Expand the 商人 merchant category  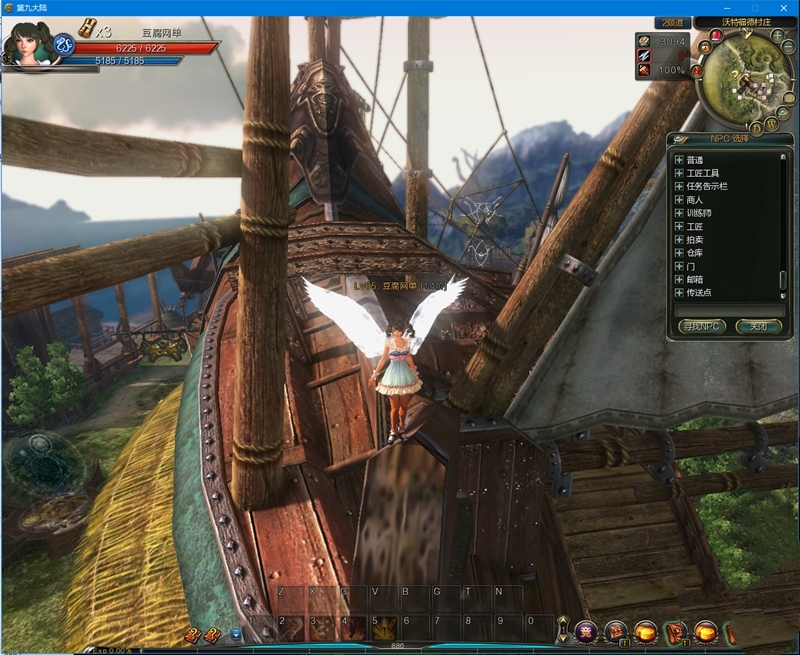679,200
